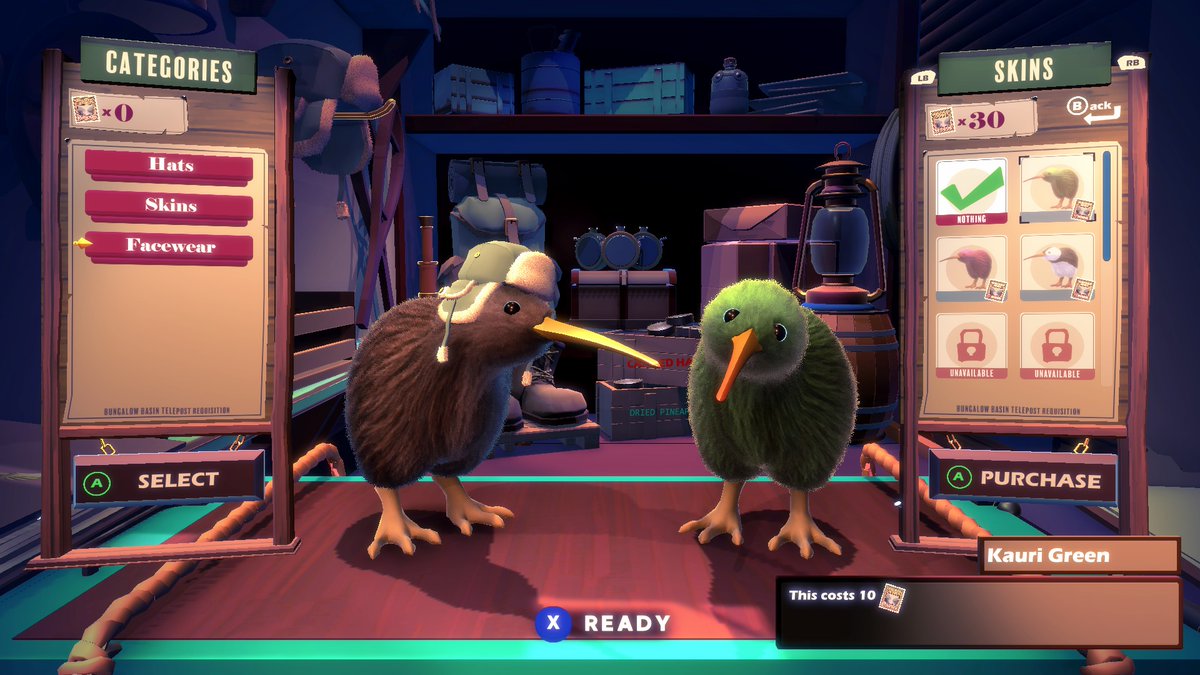Image resolution: width=1200 pixels, height=675 pixels.
Task: Go back from the Skins panel
Action: click(1092, 109)
